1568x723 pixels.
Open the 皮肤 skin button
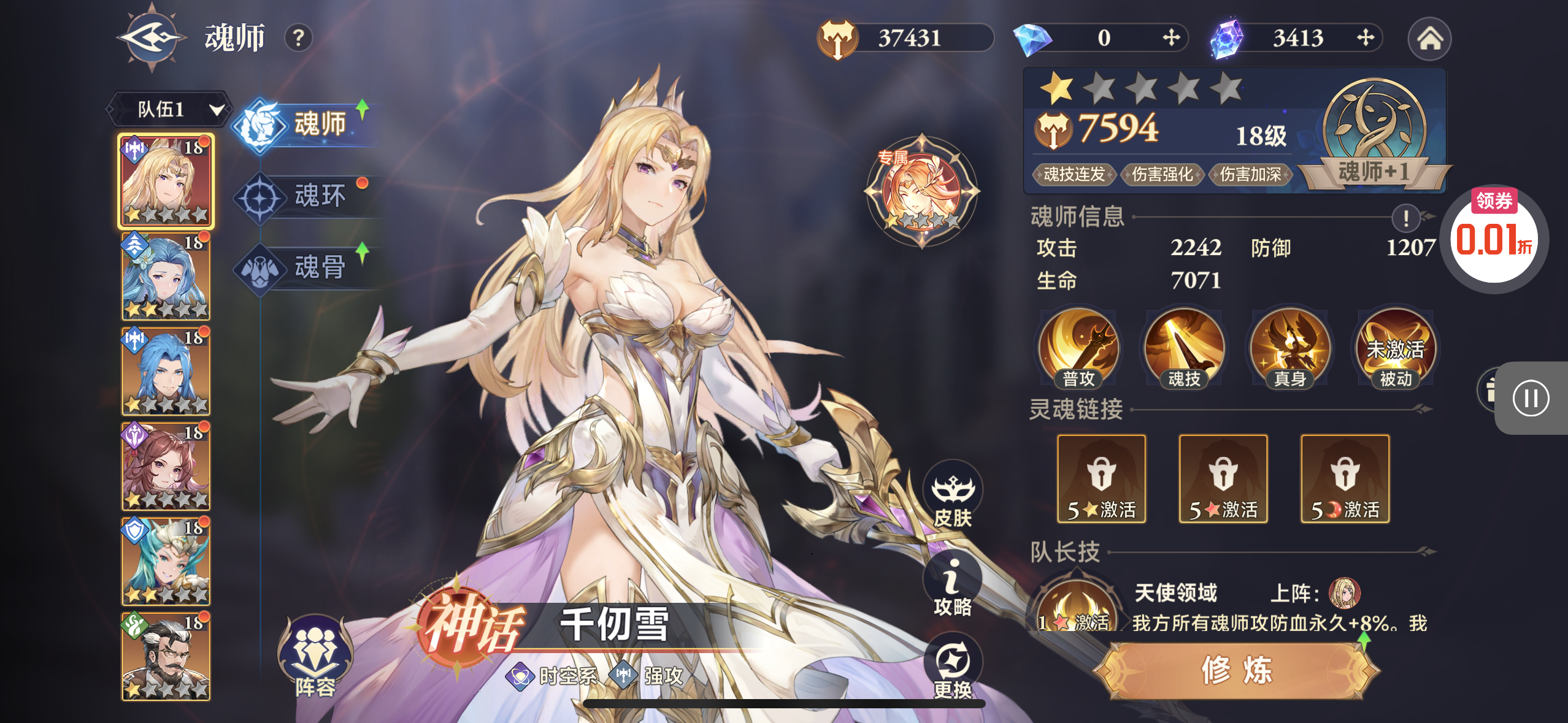[x=953, y=494]
